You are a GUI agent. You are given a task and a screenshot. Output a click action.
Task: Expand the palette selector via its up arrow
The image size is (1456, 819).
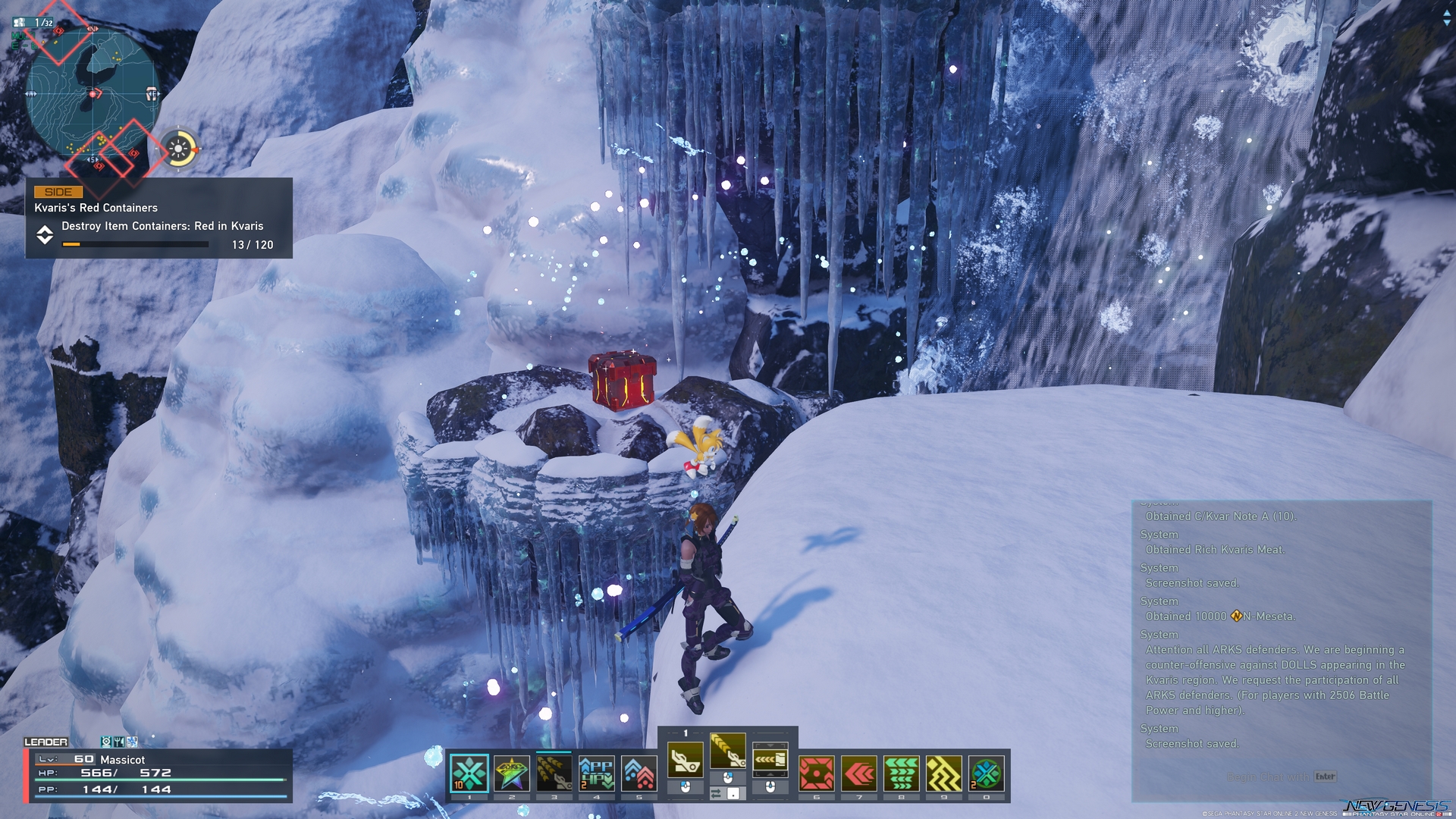click(x=770, y=745)
